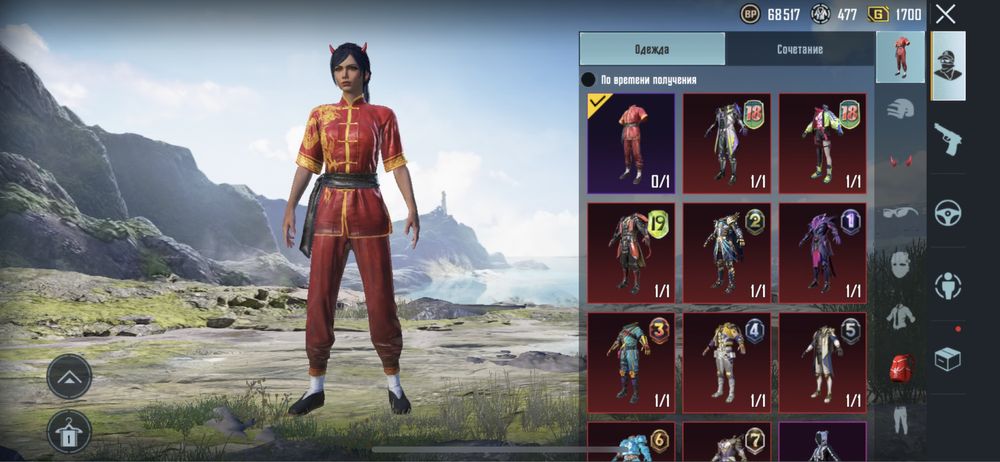Image resolution: width=1000 pixels, height=462 pixels.
Task: Switch to the weapon skins pistol section
Action: click(x=947, y=139)
